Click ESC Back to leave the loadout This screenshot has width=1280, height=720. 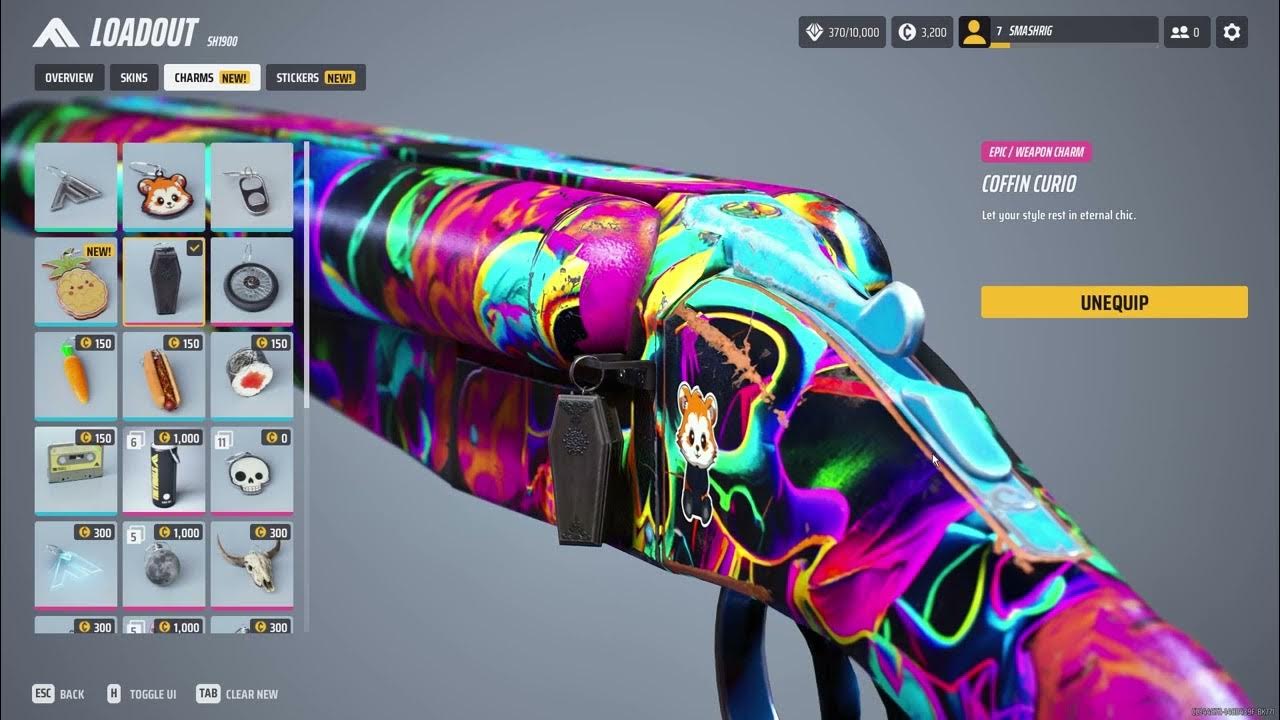58,693
